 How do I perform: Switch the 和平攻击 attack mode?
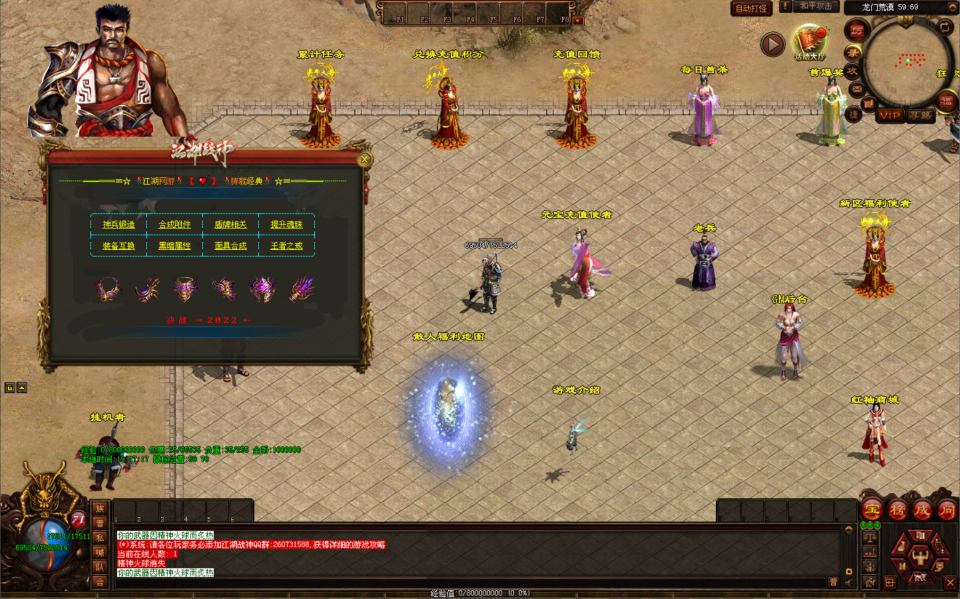click(x=816, y=7)
